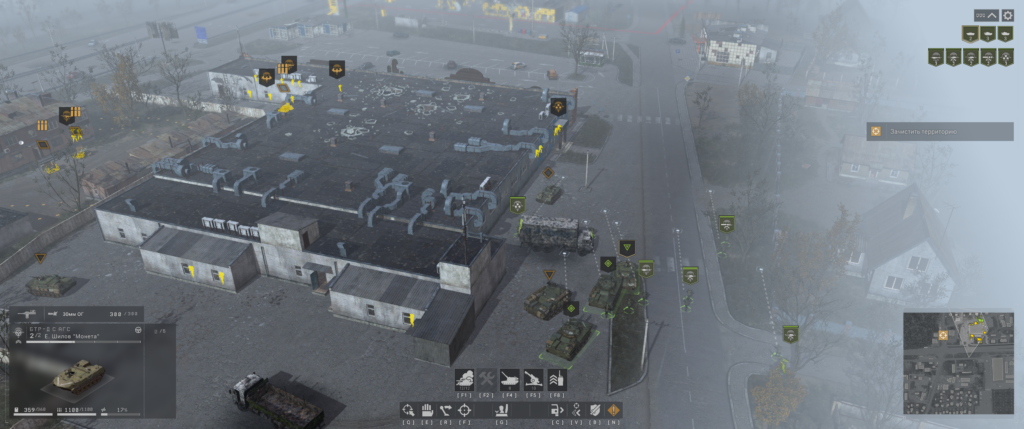The width and height of the screenshot is (1024, 429).
Task: Activate the repair wrench-and-hammer ability
Action: tap(488, 380)
